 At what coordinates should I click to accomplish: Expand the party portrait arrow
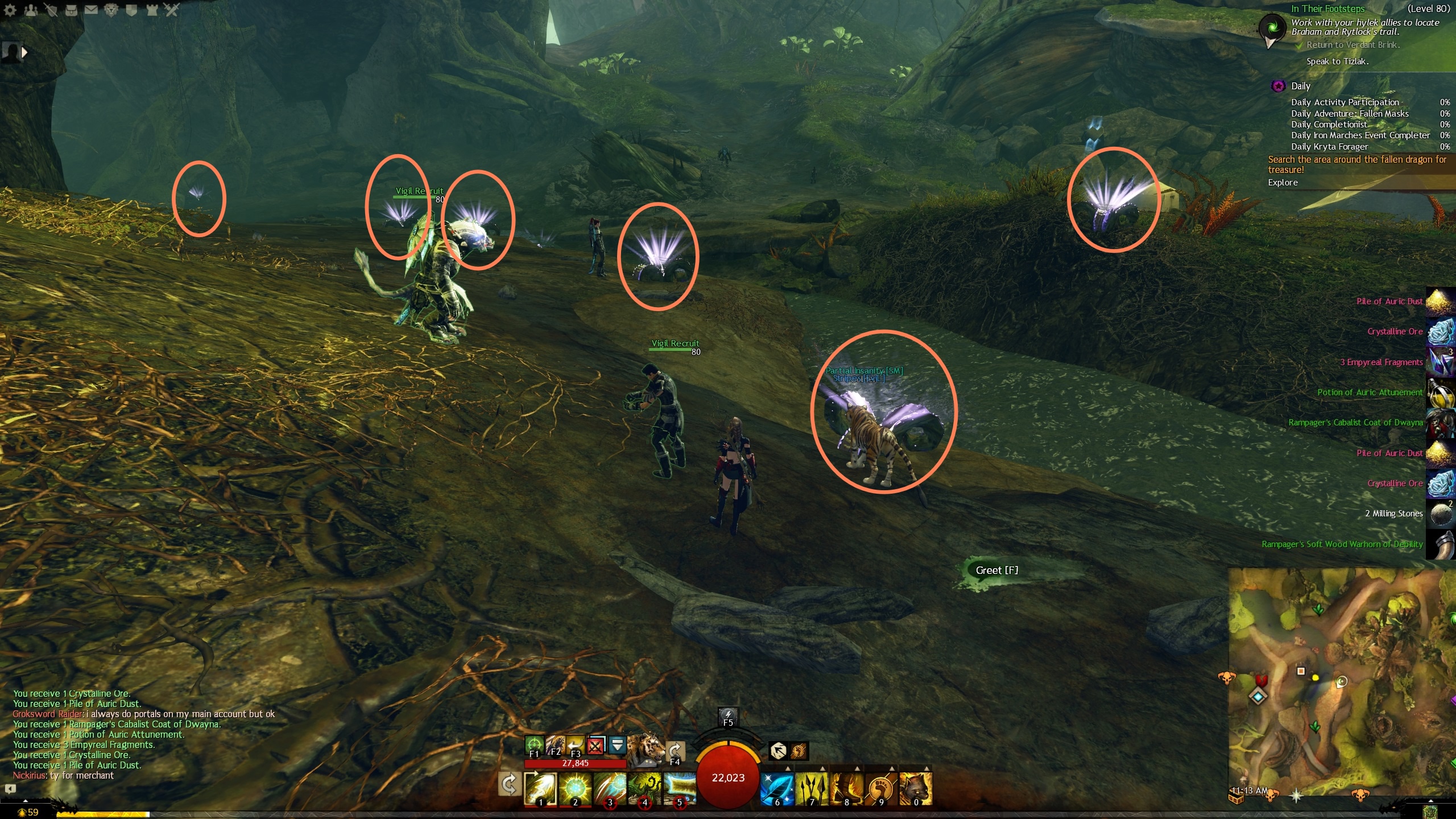coord(24,52)
